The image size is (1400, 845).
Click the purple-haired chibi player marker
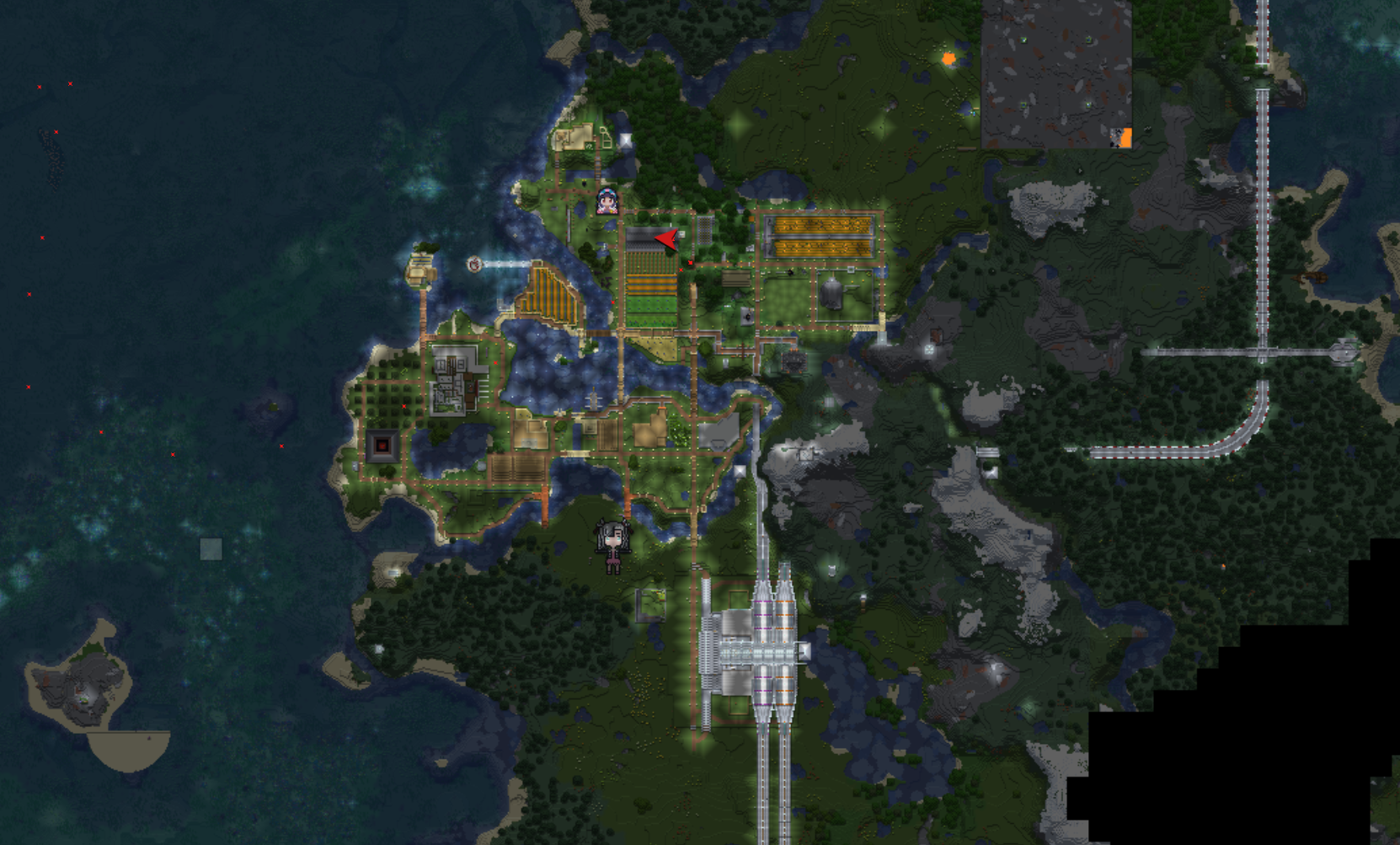coord(607,201)
